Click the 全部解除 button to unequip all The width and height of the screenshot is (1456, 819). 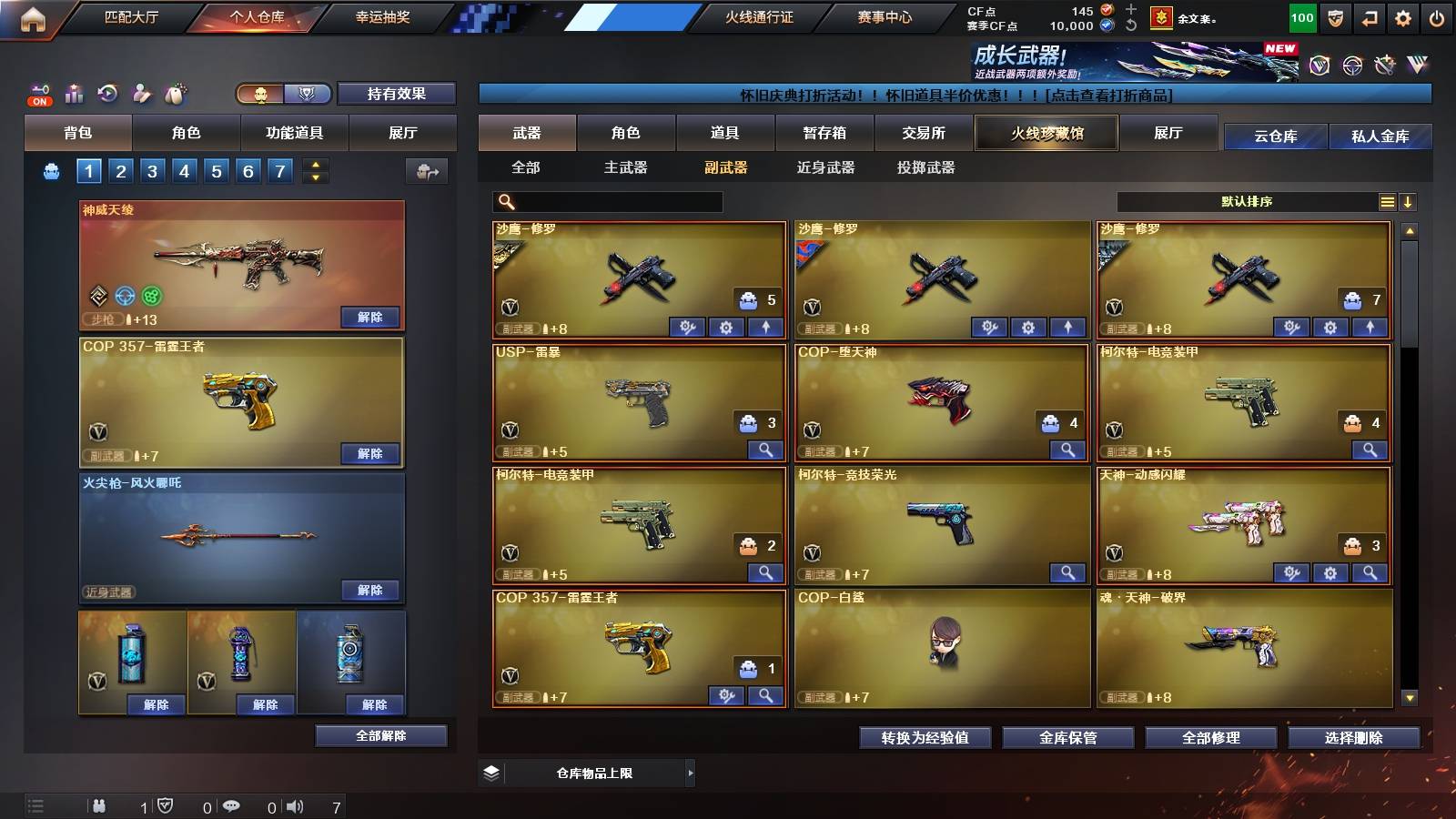(382, 735)
